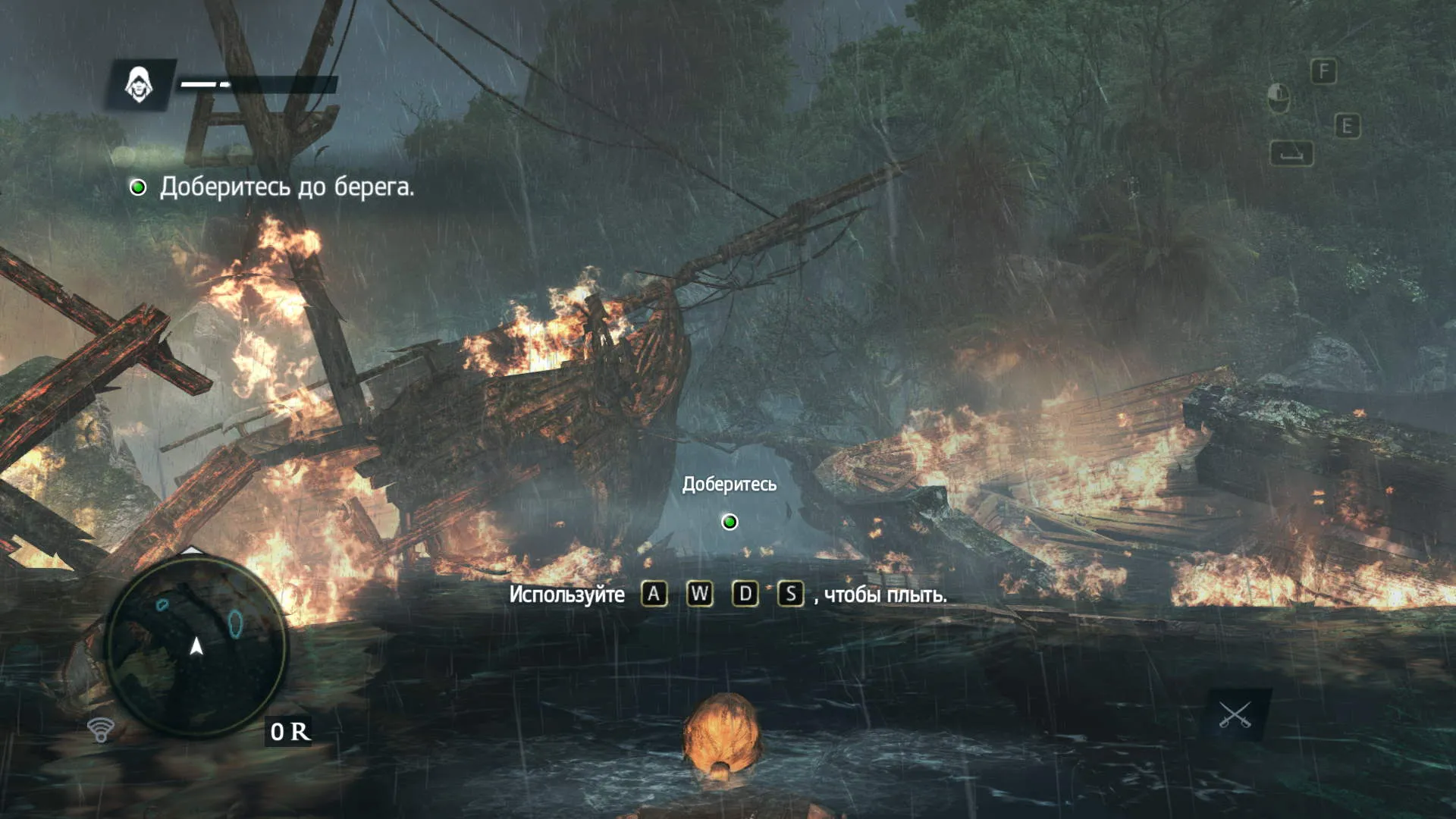
Task: Click the crossed swords weapon icon
Action: coord(1235,715)
